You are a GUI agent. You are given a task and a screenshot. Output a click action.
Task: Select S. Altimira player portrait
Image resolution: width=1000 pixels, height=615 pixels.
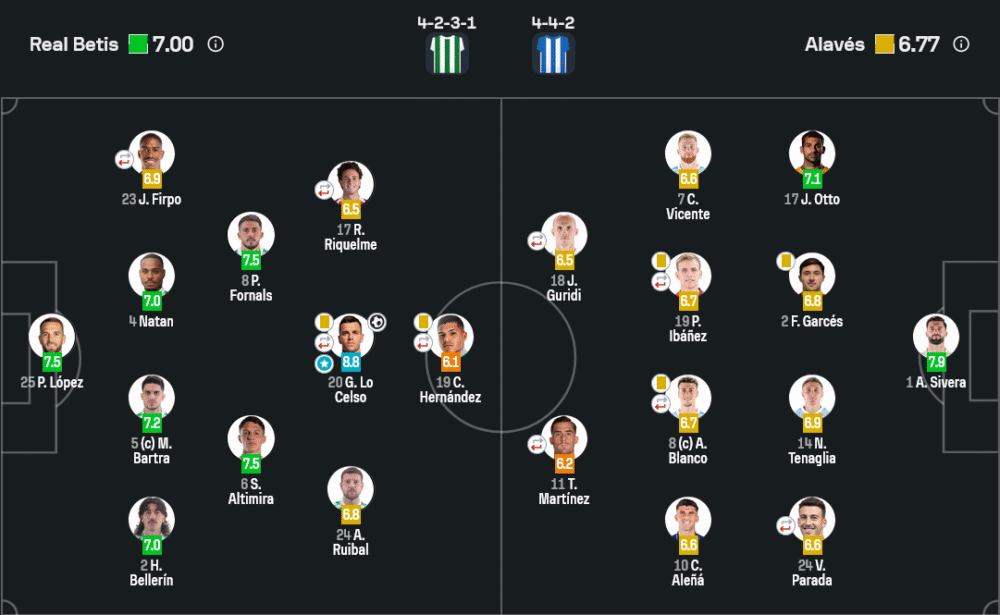251,438
